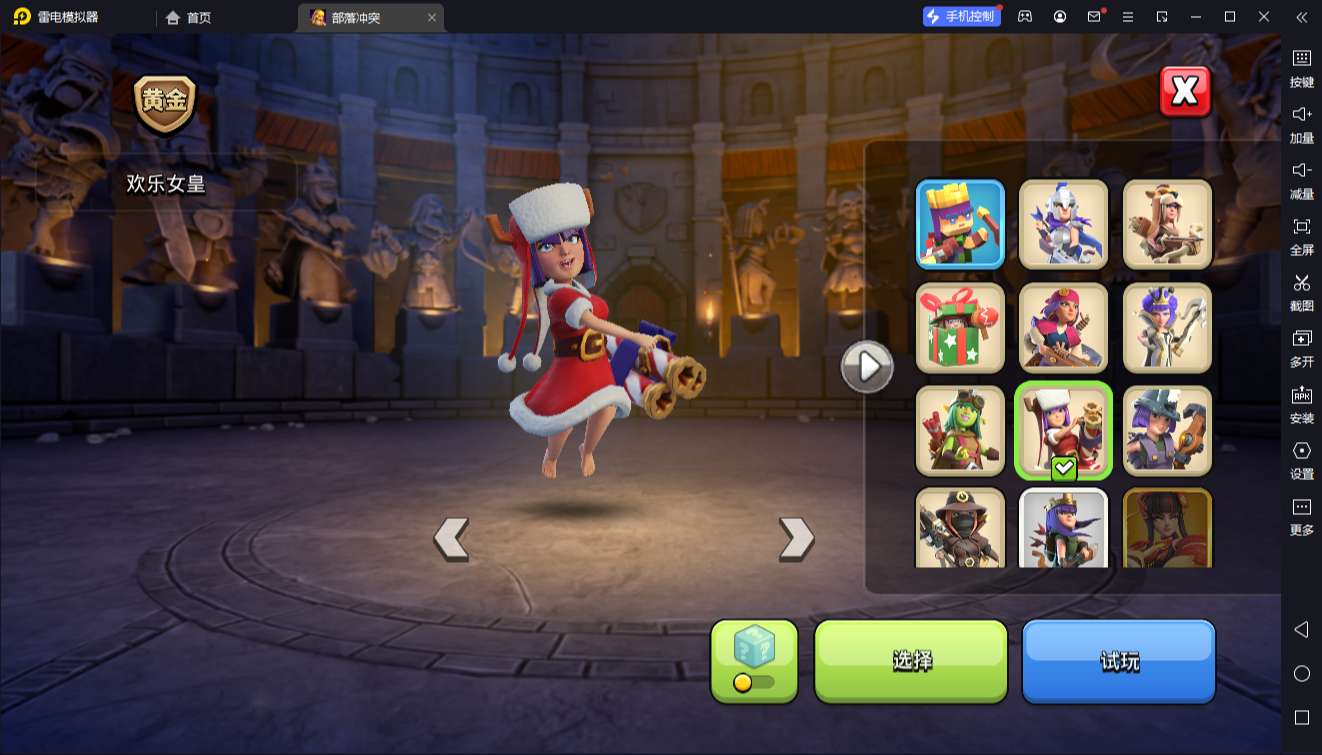Show the previous skin with left arrow
The width and height of the screenshot is (1322, 755).
(x=451, y=539)
